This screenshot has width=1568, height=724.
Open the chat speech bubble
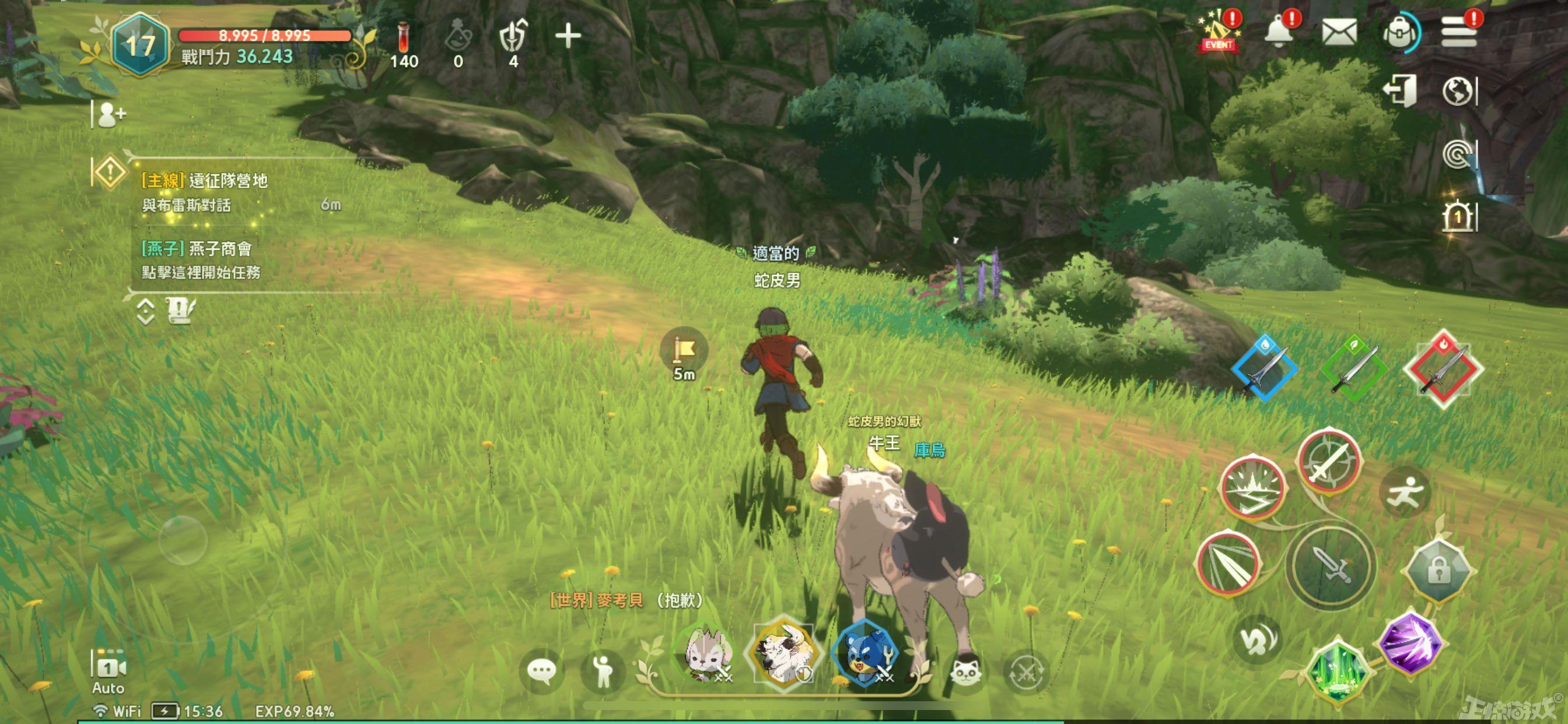pyautogui.click(x=541, y=670)
